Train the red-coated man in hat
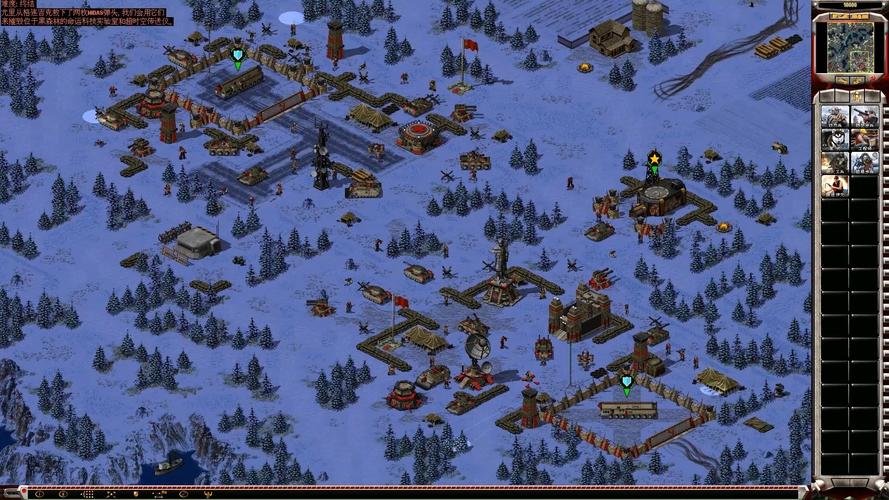The image size is (889, 500). click(835, 186)
